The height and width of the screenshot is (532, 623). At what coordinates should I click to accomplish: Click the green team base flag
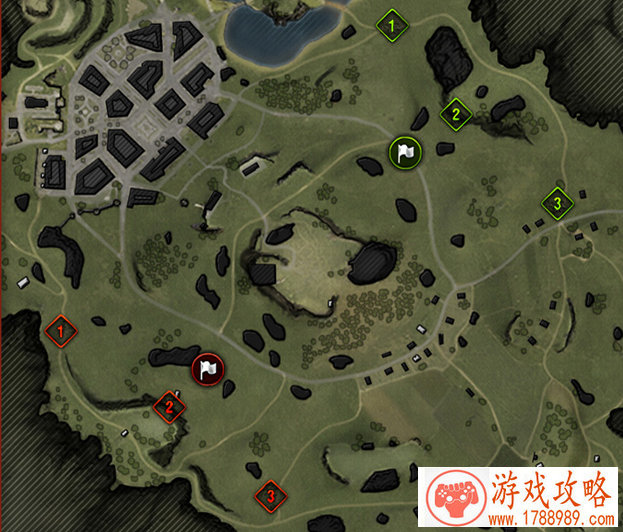pyautogui.click(x=405, y=152)
